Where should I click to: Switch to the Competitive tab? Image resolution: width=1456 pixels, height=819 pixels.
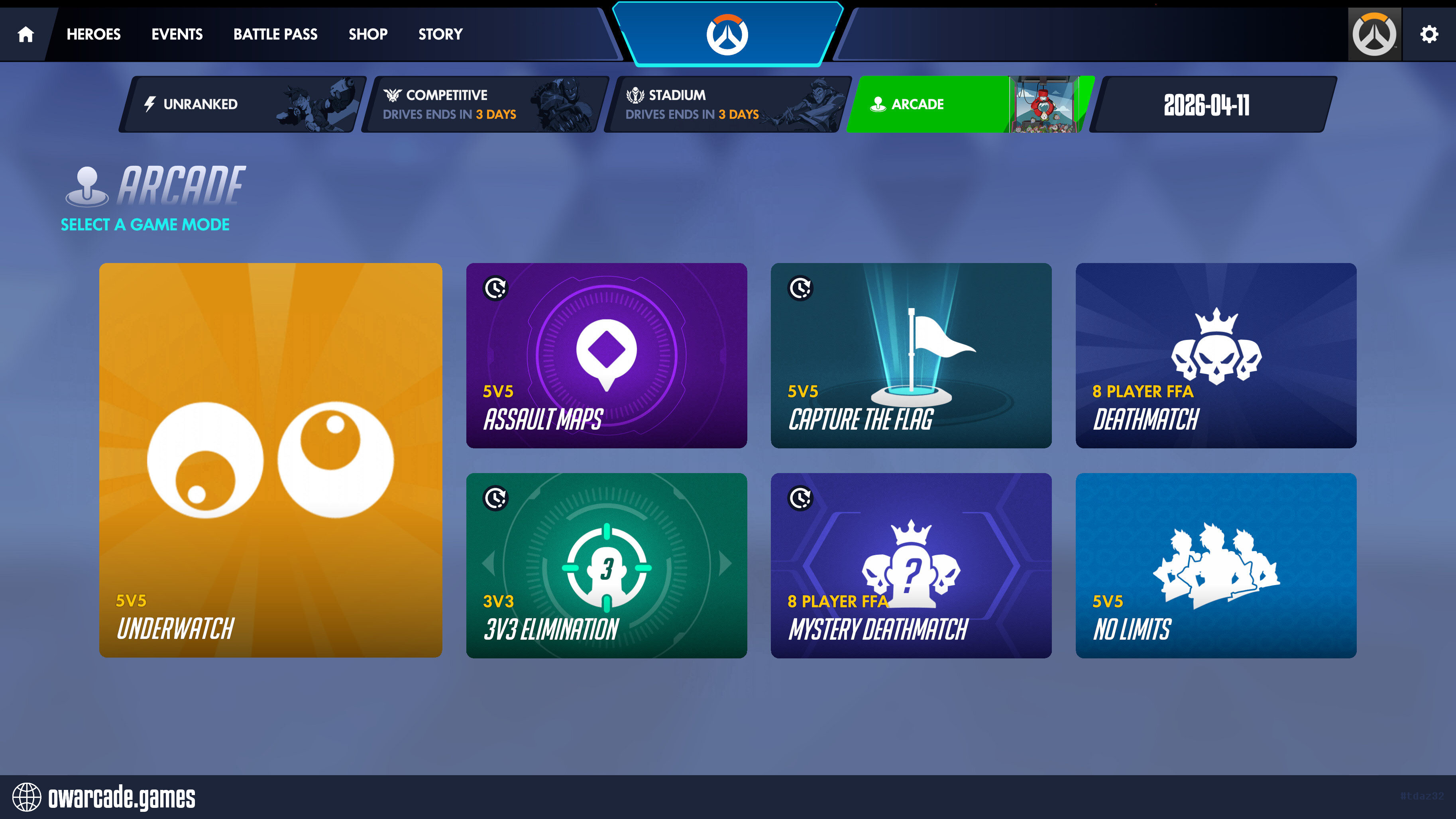click(x=485, y=104)
